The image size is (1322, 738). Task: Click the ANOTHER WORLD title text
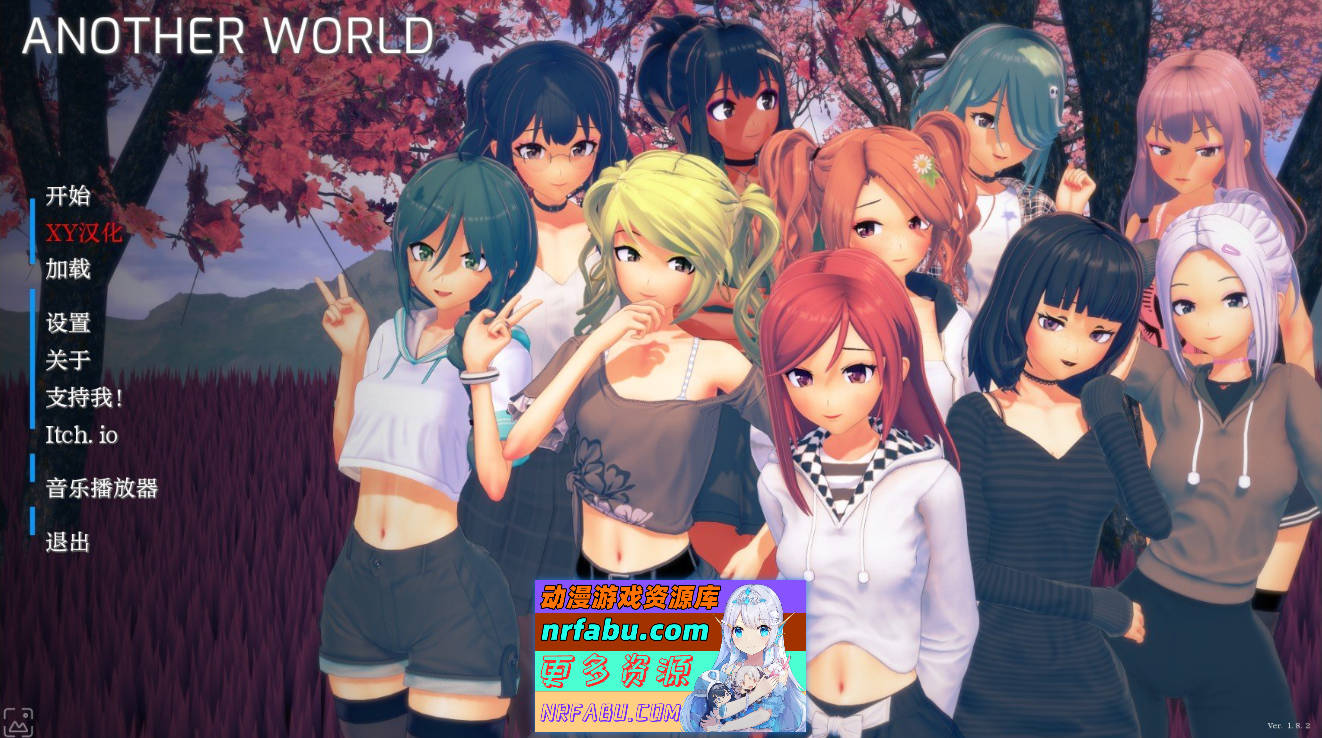click(x=228, y=35)
